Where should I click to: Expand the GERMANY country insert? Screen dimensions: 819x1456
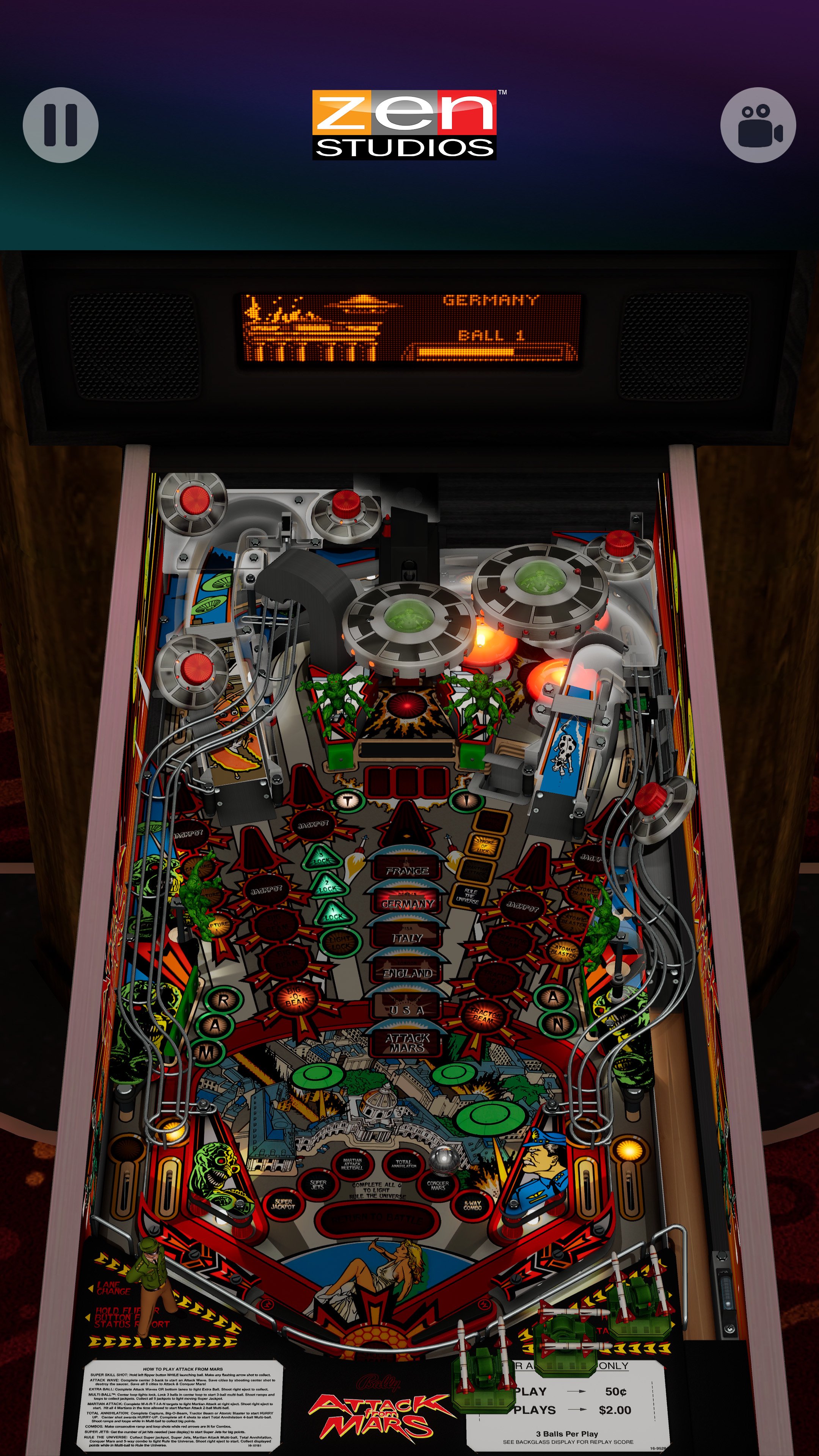[x=407, y=902]
